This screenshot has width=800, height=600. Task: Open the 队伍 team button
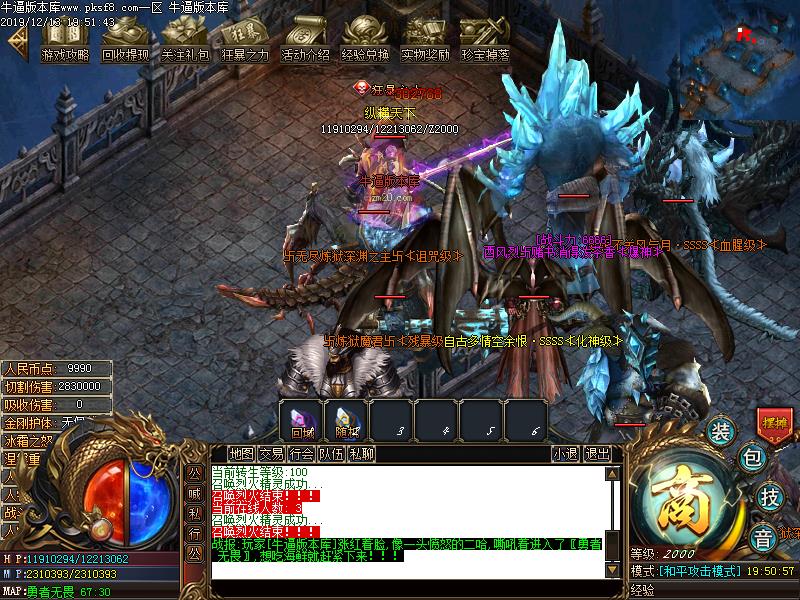coord(331,453)
